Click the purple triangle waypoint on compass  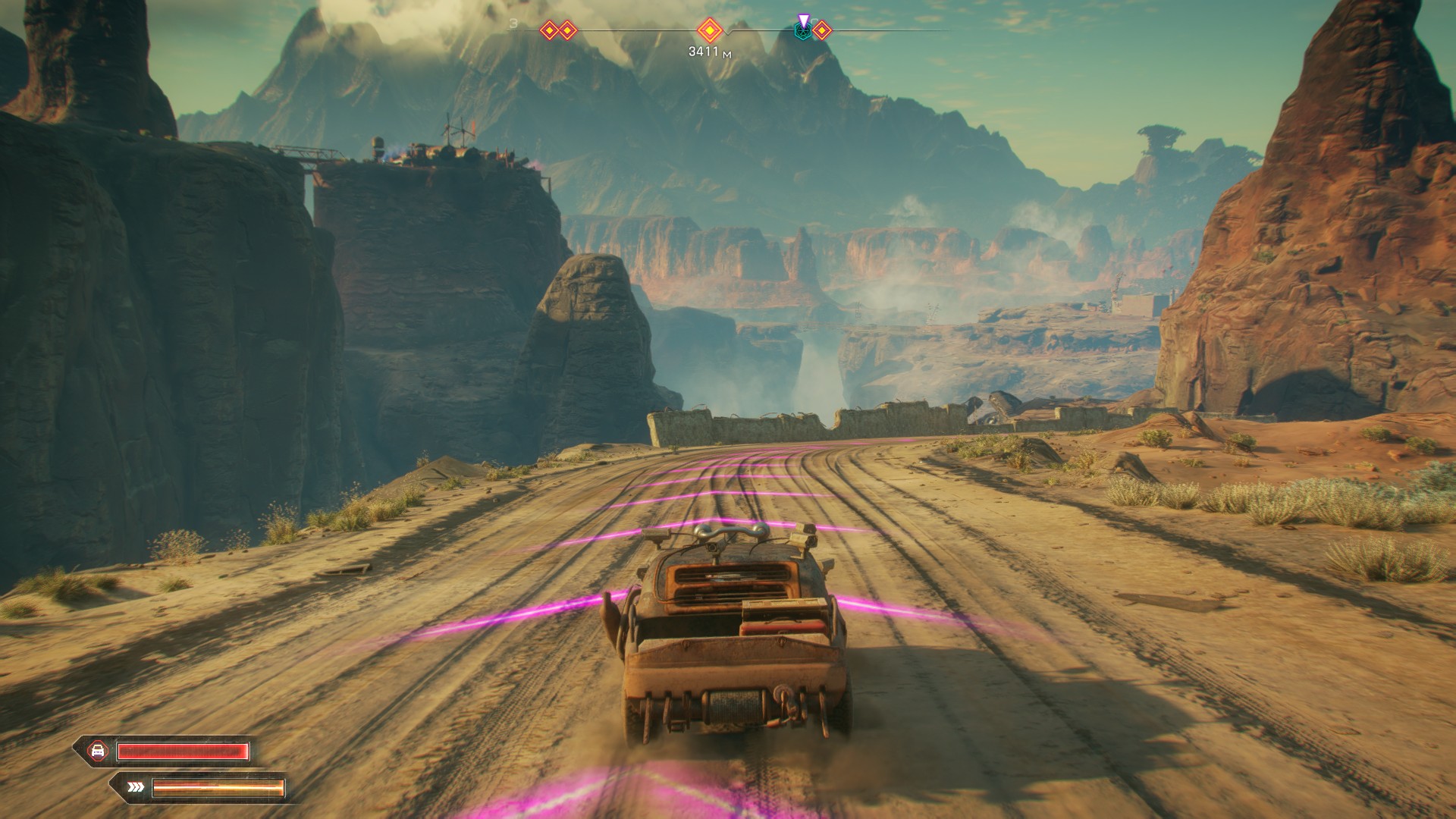coord(804,19)
